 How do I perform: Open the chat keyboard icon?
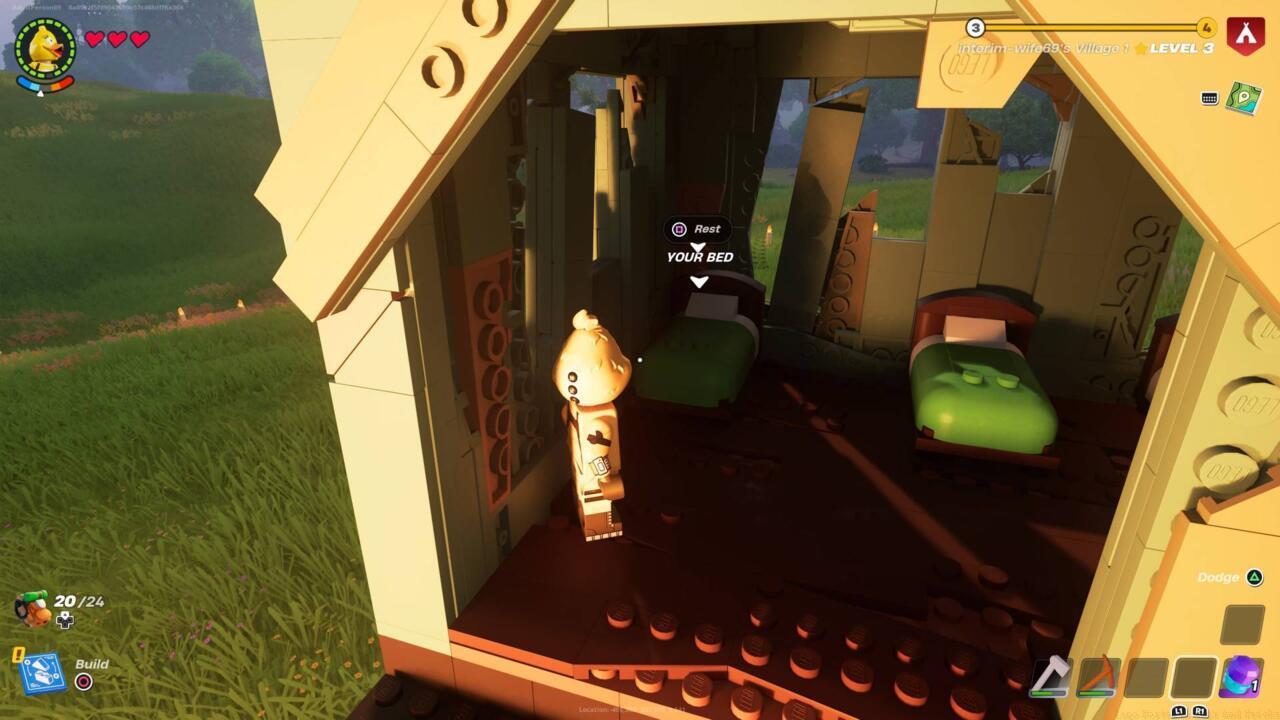coord(1209,98)
